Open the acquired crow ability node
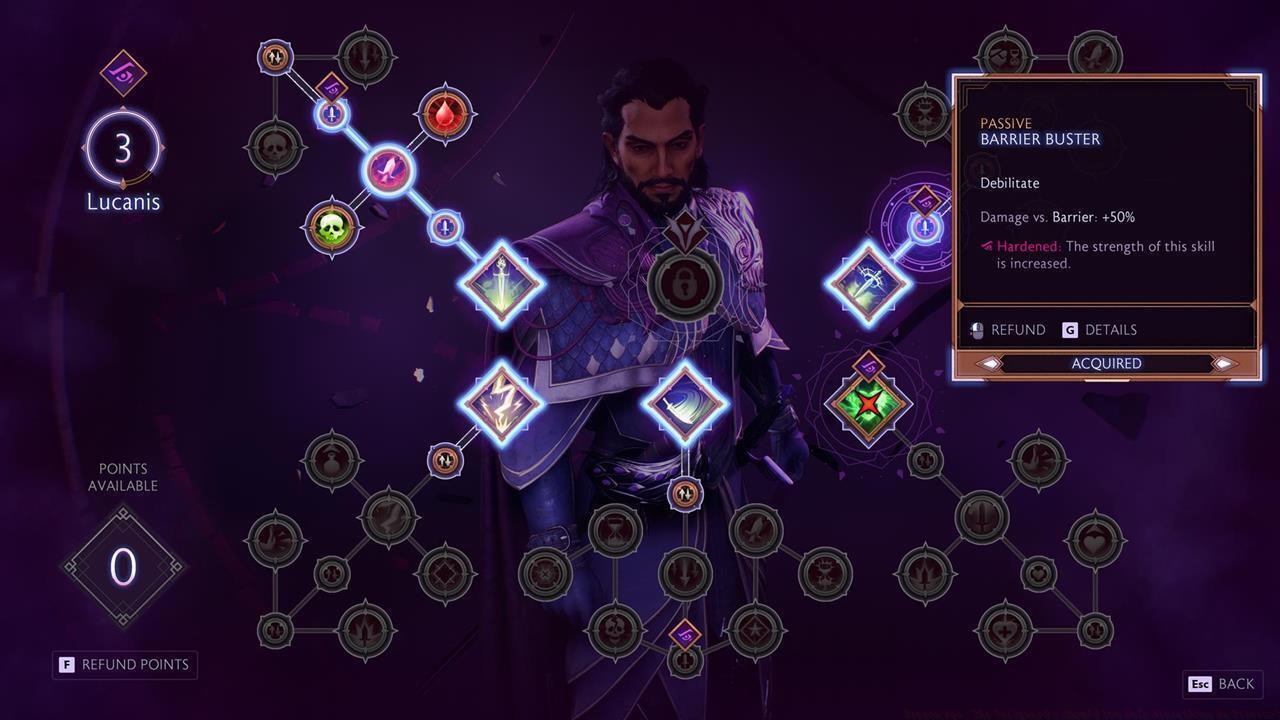Screen dimensions: 1280x720 (x=390, y=170)
